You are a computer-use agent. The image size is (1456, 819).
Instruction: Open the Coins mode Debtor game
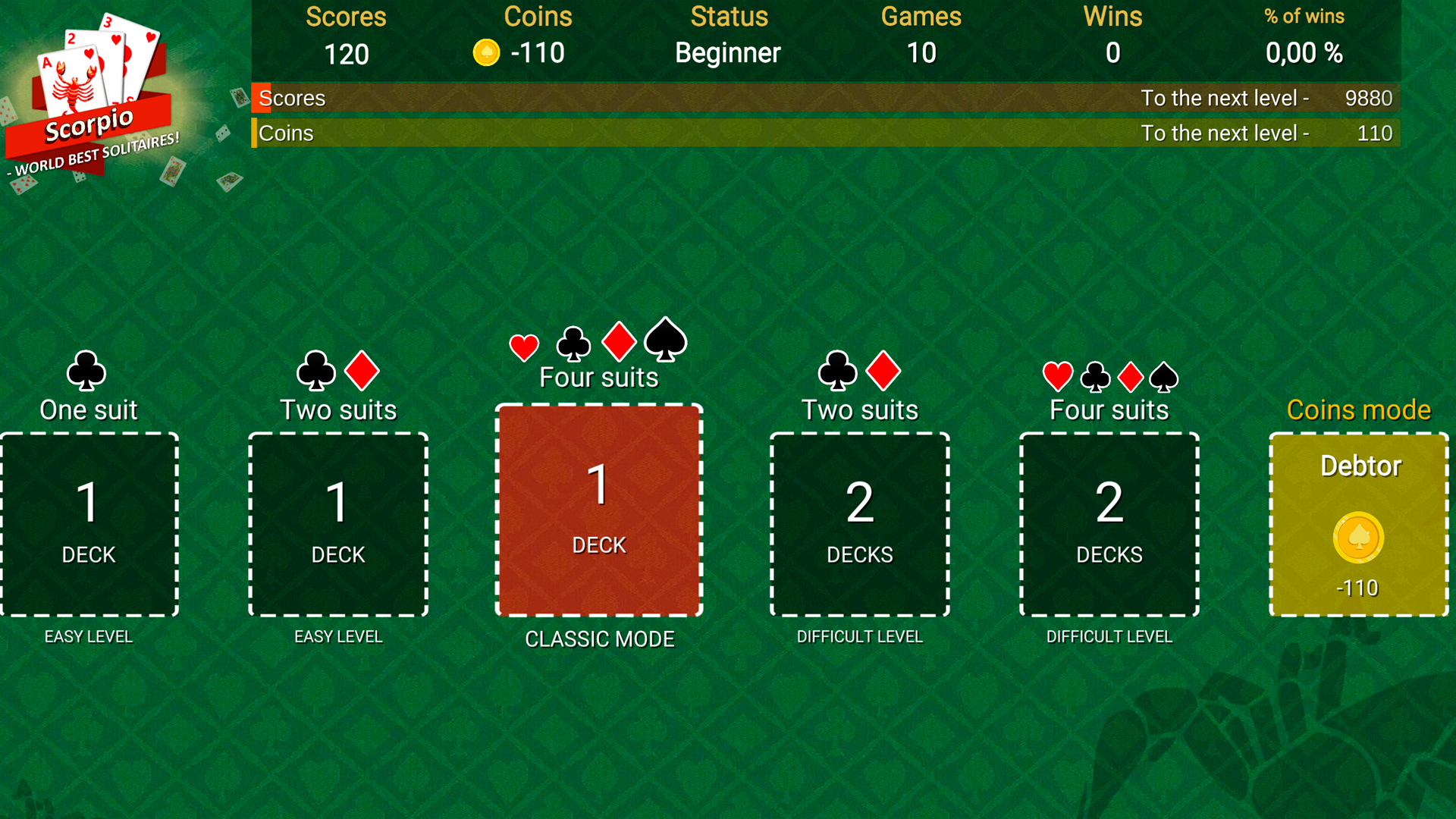pyautogui.click(x=1358, y=523)
